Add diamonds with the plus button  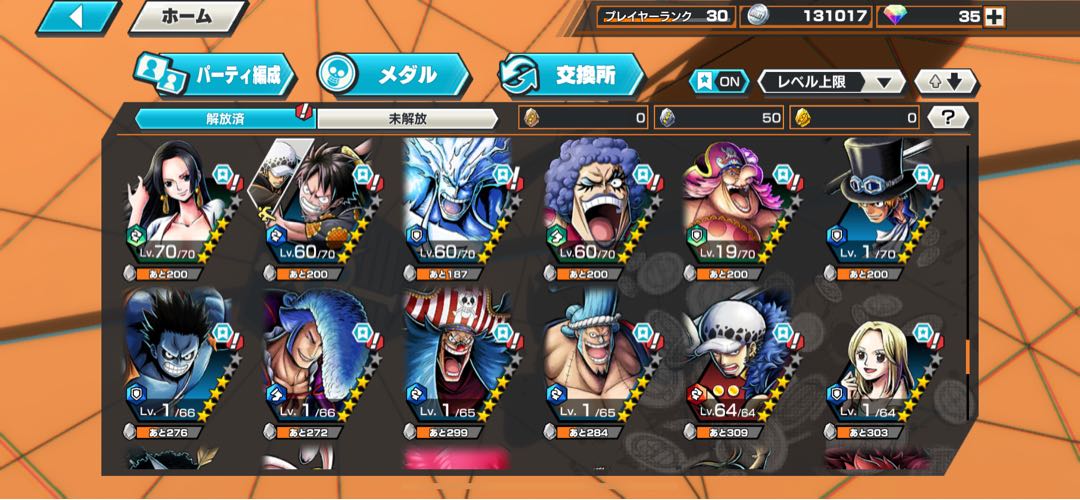994,17
